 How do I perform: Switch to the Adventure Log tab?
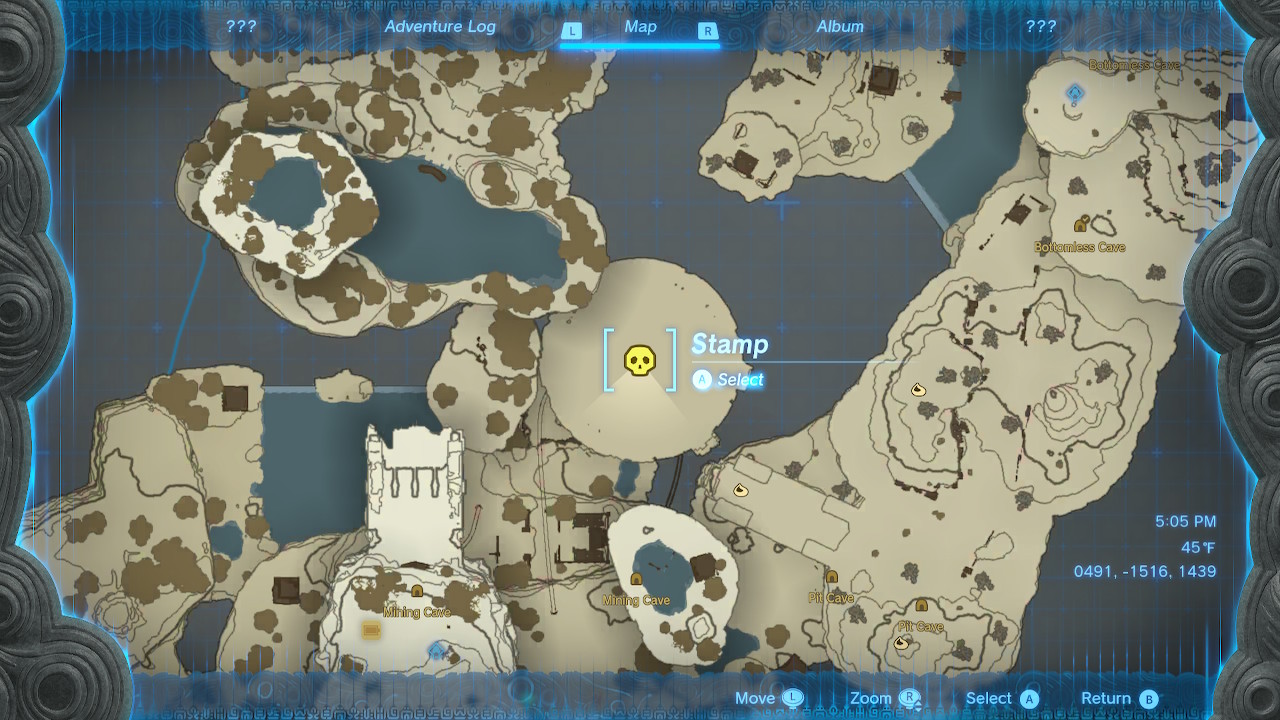pyautogui.click(x=440, y=28)
